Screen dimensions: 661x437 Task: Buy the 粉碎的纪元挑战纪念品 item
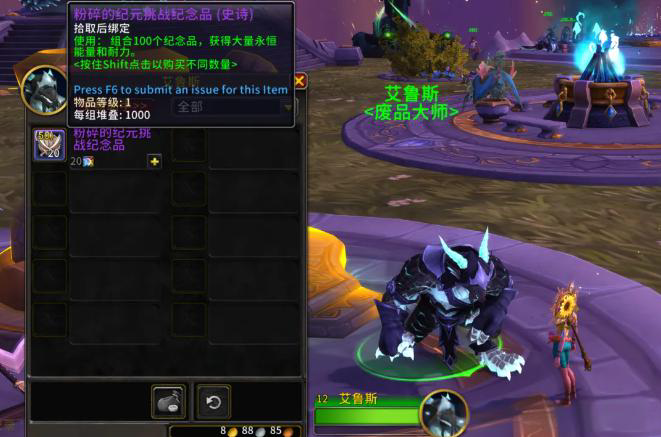click(50, 145)
